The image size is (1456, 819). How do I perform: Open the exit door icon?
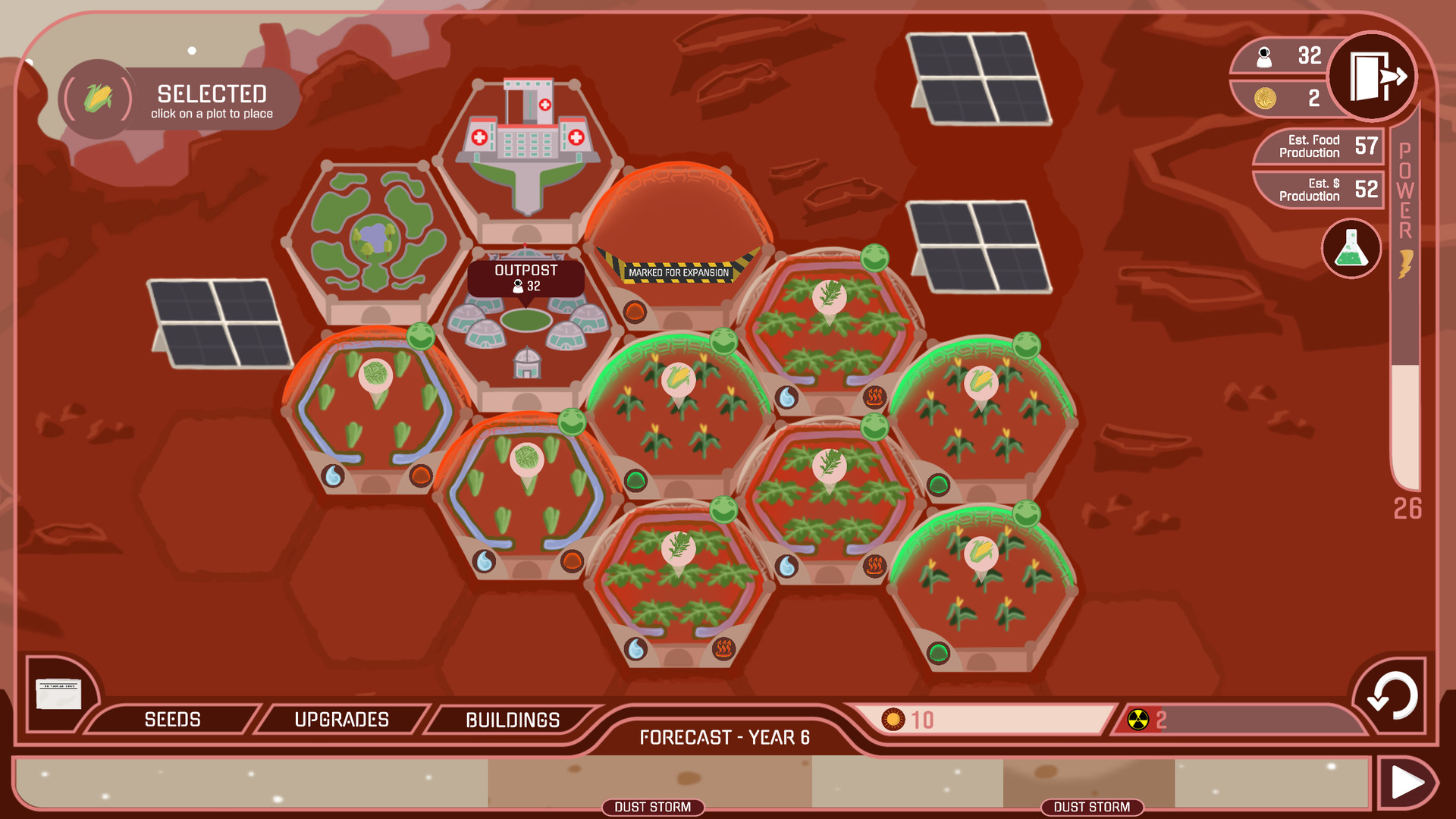pos(1373,75)
